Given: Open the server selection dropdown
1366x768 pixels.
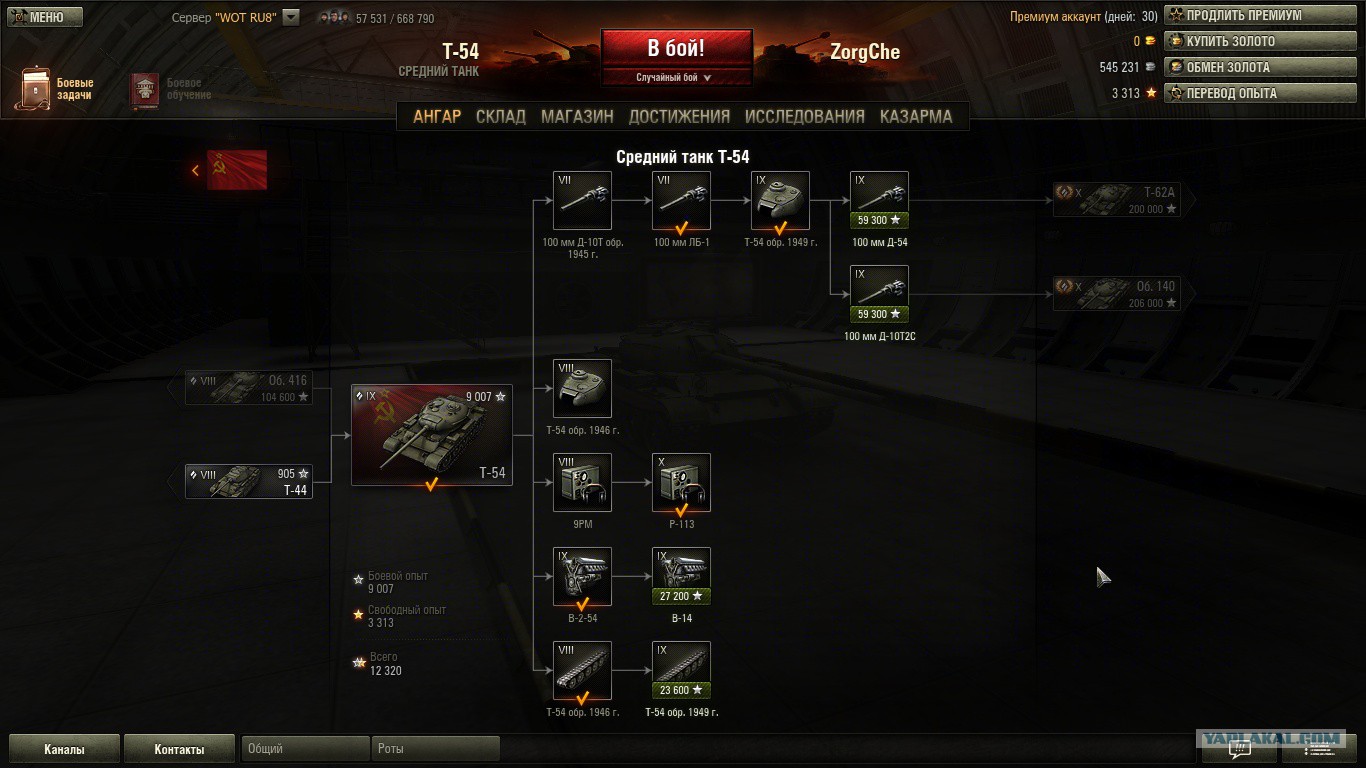Looking at the screenshot, I should [291, 17].
